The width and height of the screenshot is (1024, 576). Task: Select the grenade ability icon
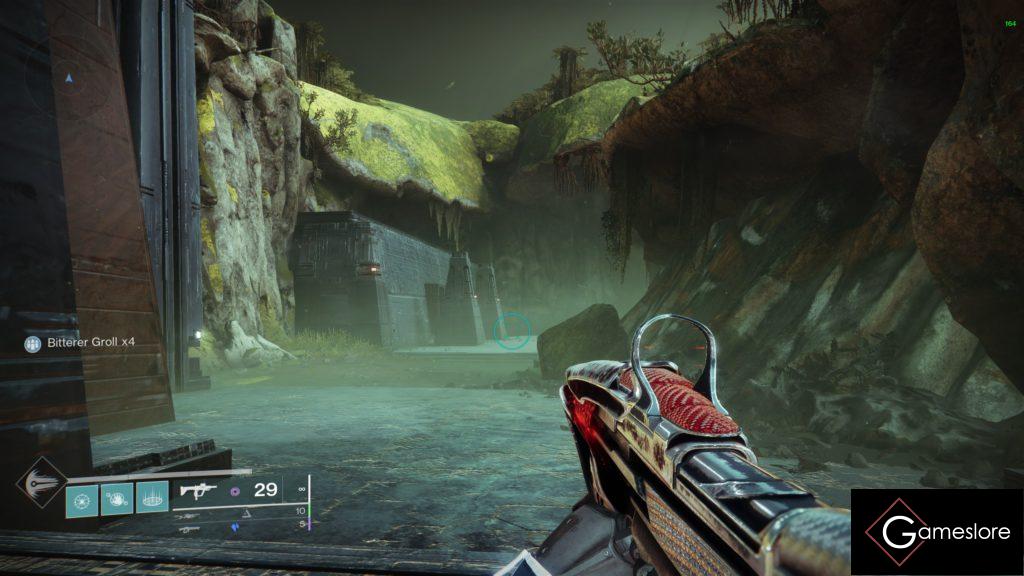pos(82,498)
